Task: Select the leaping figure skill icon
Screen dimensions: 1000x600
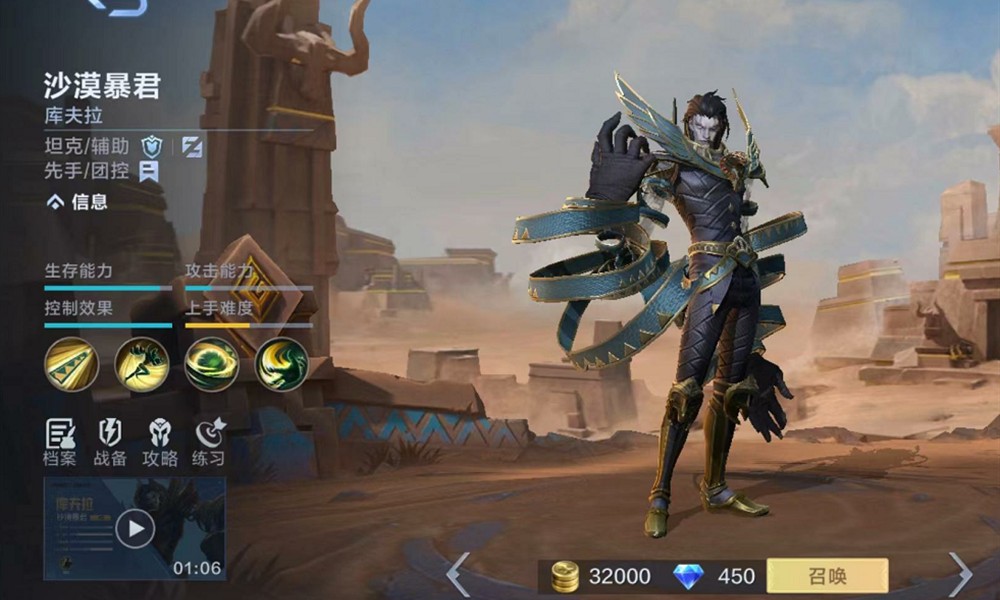Action: coord(141,364)
